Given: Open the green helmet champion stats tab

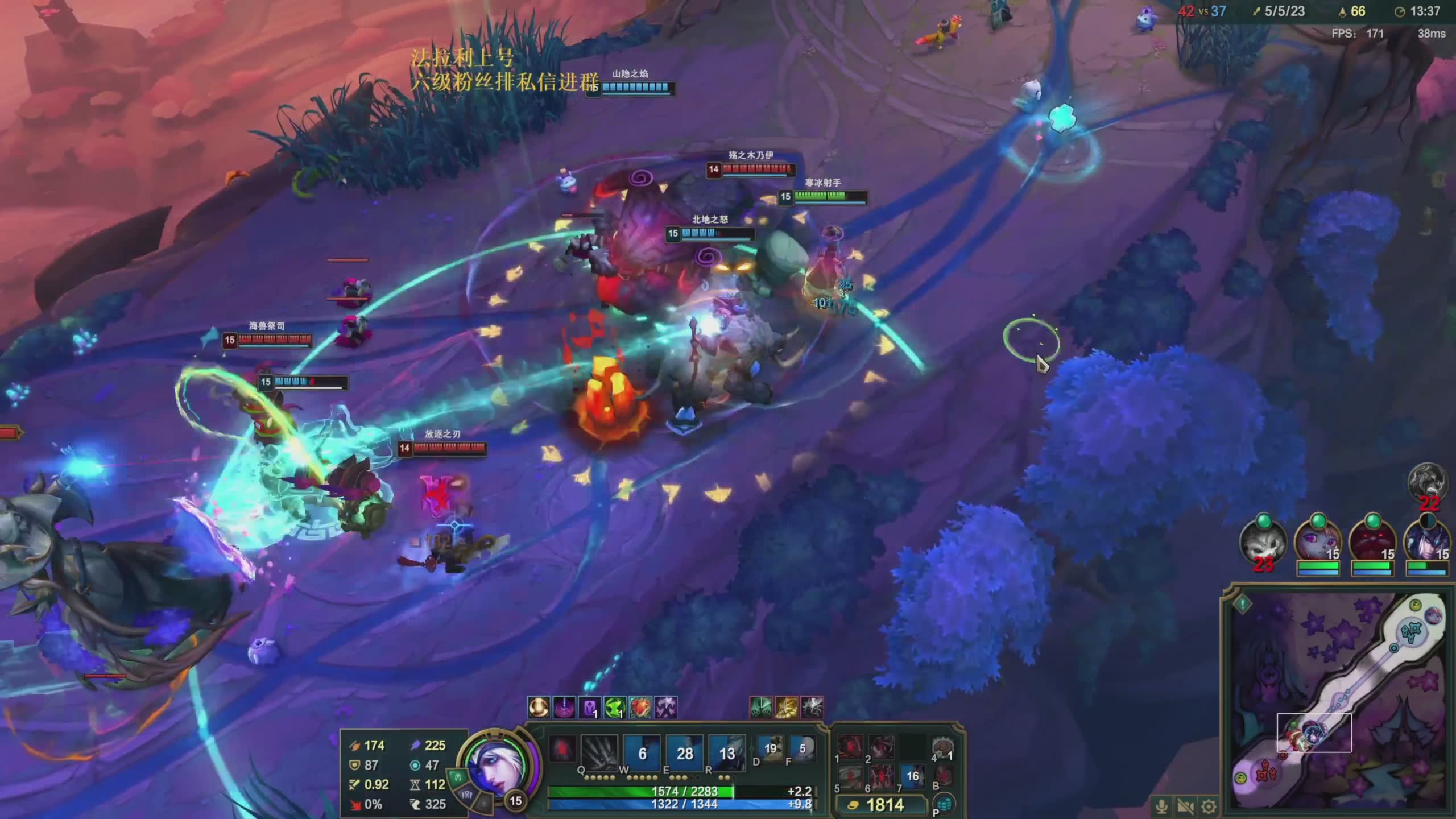Looking at the screenshot, I should (457, 776).
